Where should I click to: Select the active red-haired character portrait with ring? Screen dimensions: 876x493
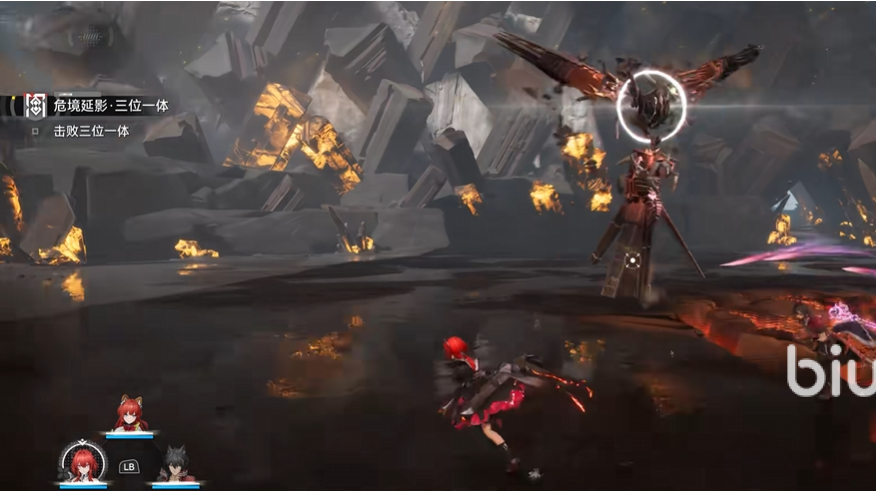click(x=83, y=462)
